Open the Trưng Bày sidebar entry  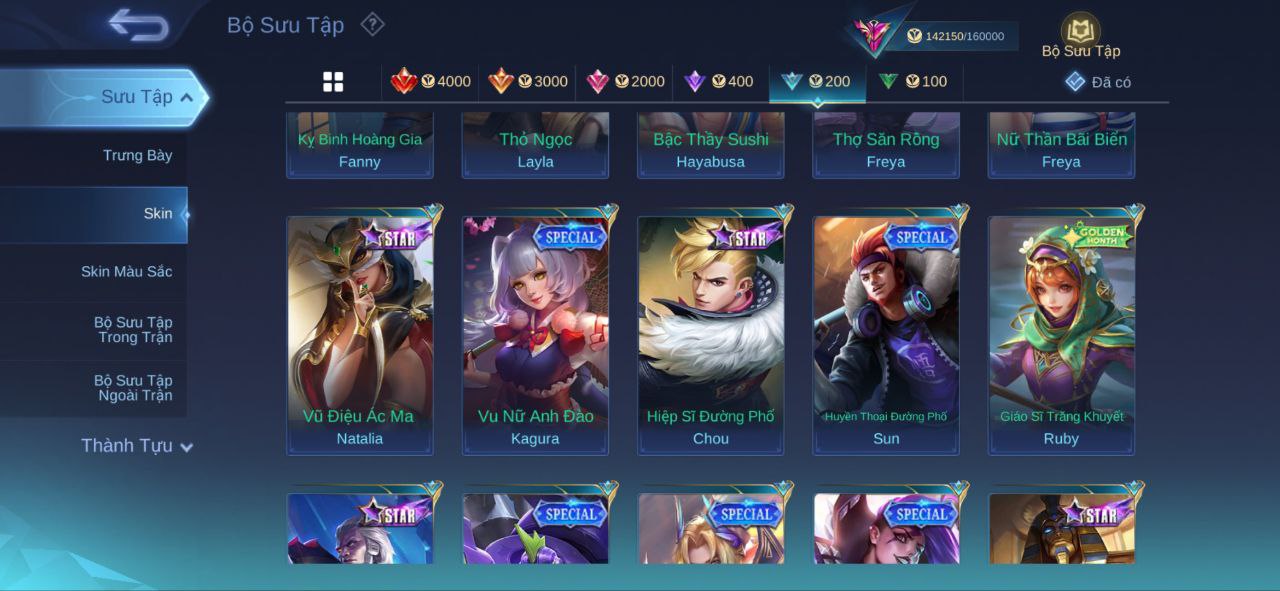click(137, 155)
